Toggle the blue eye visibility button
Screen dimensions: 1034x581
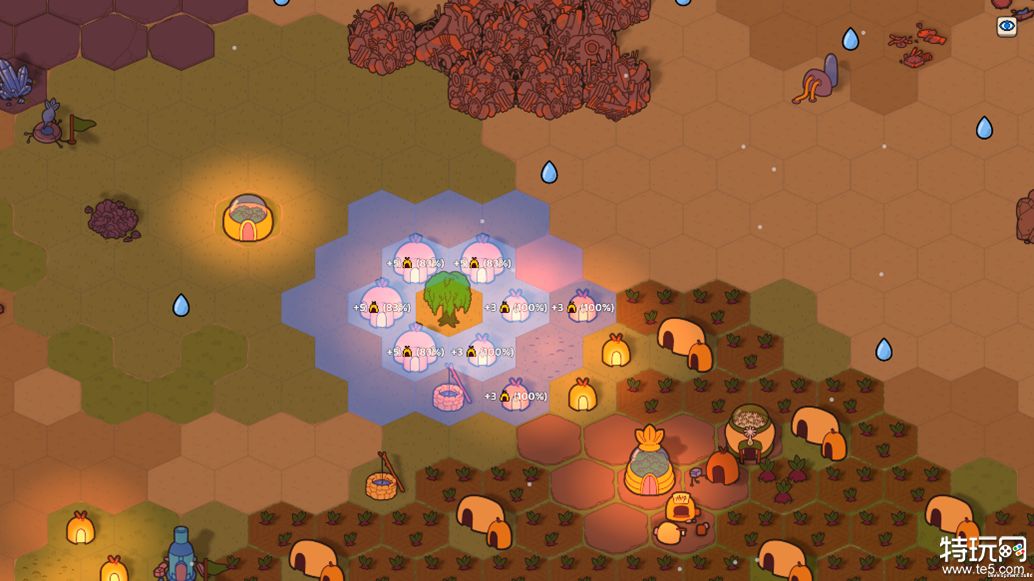[1006, 27]
